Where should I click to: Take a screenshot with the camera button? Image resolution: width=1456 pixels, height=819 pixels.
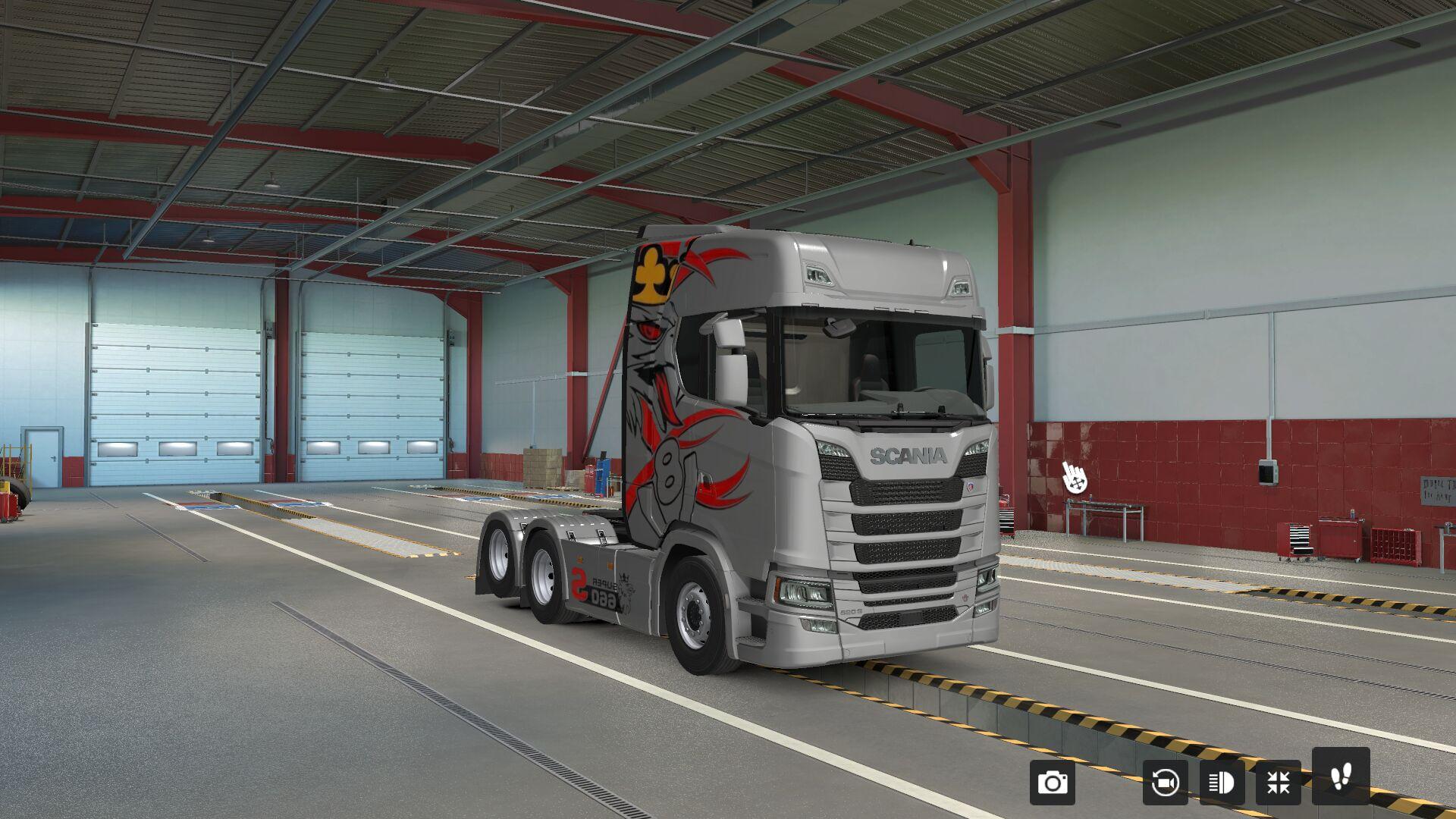(x=1052, y=782)
